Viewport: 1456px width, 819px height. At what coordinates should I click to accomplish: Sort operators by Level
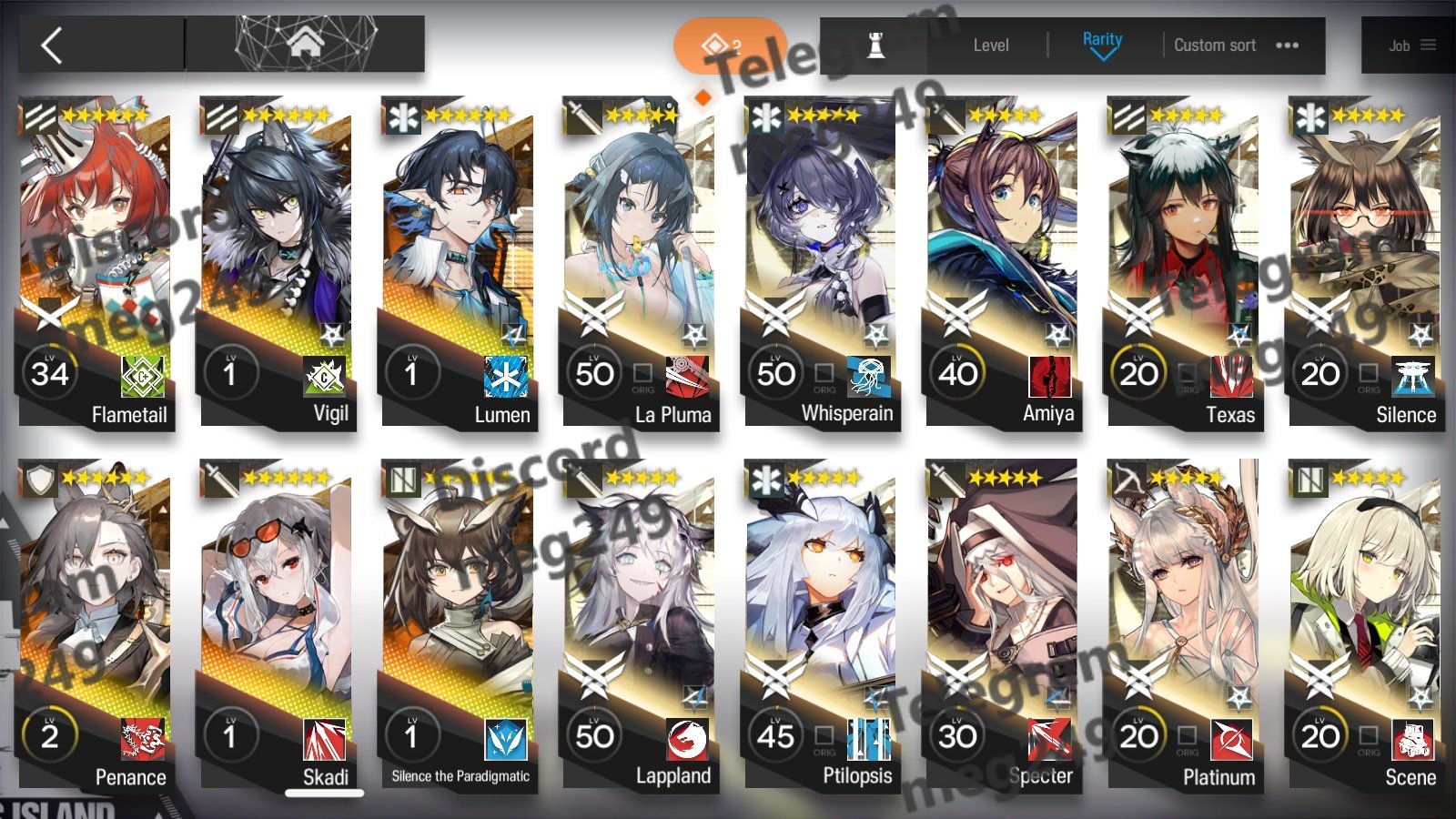(x=990, y=45)
